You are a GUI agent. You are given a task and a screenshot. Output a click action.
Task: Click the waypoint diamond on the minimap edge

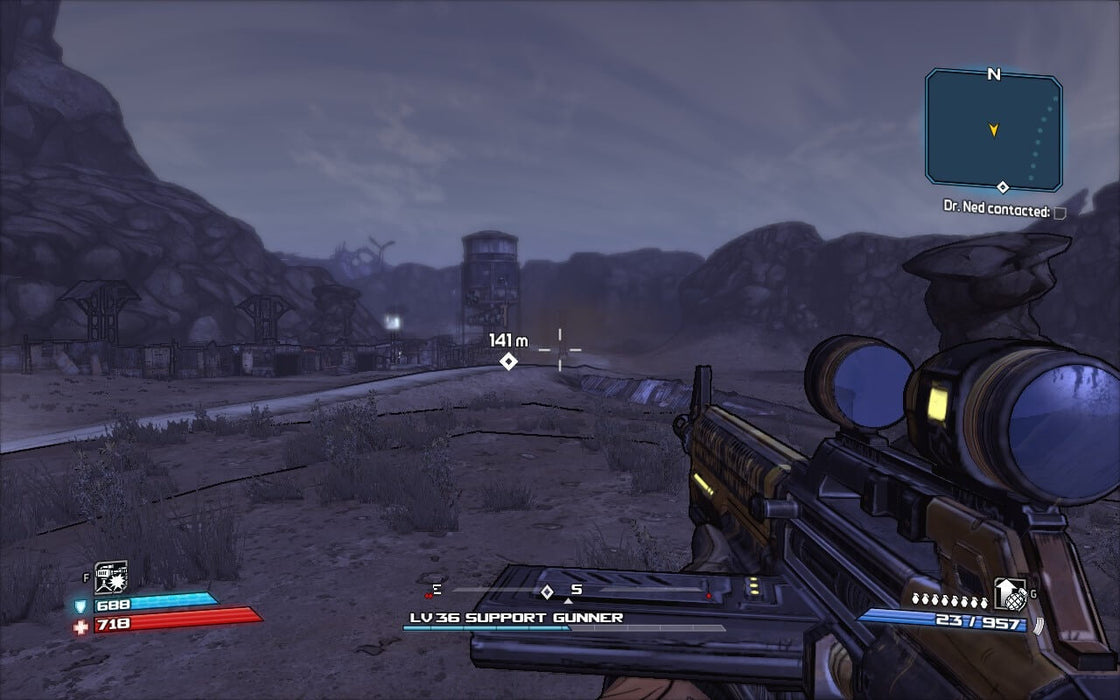pyautogui.click(x=1002, y=187)
